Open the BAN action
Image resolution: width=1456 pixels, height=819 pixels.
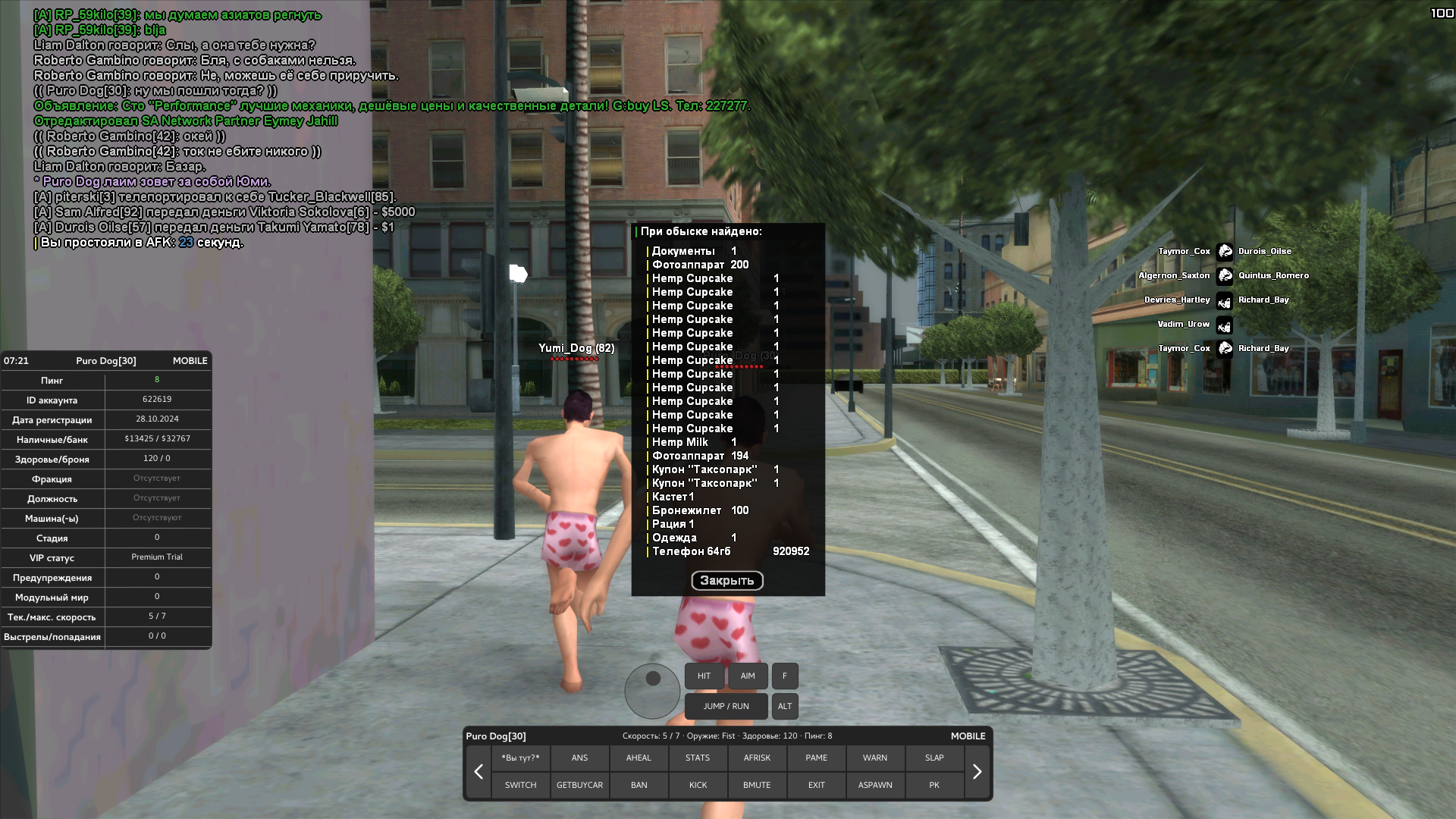pyautogui.click(x=639, y=785)
